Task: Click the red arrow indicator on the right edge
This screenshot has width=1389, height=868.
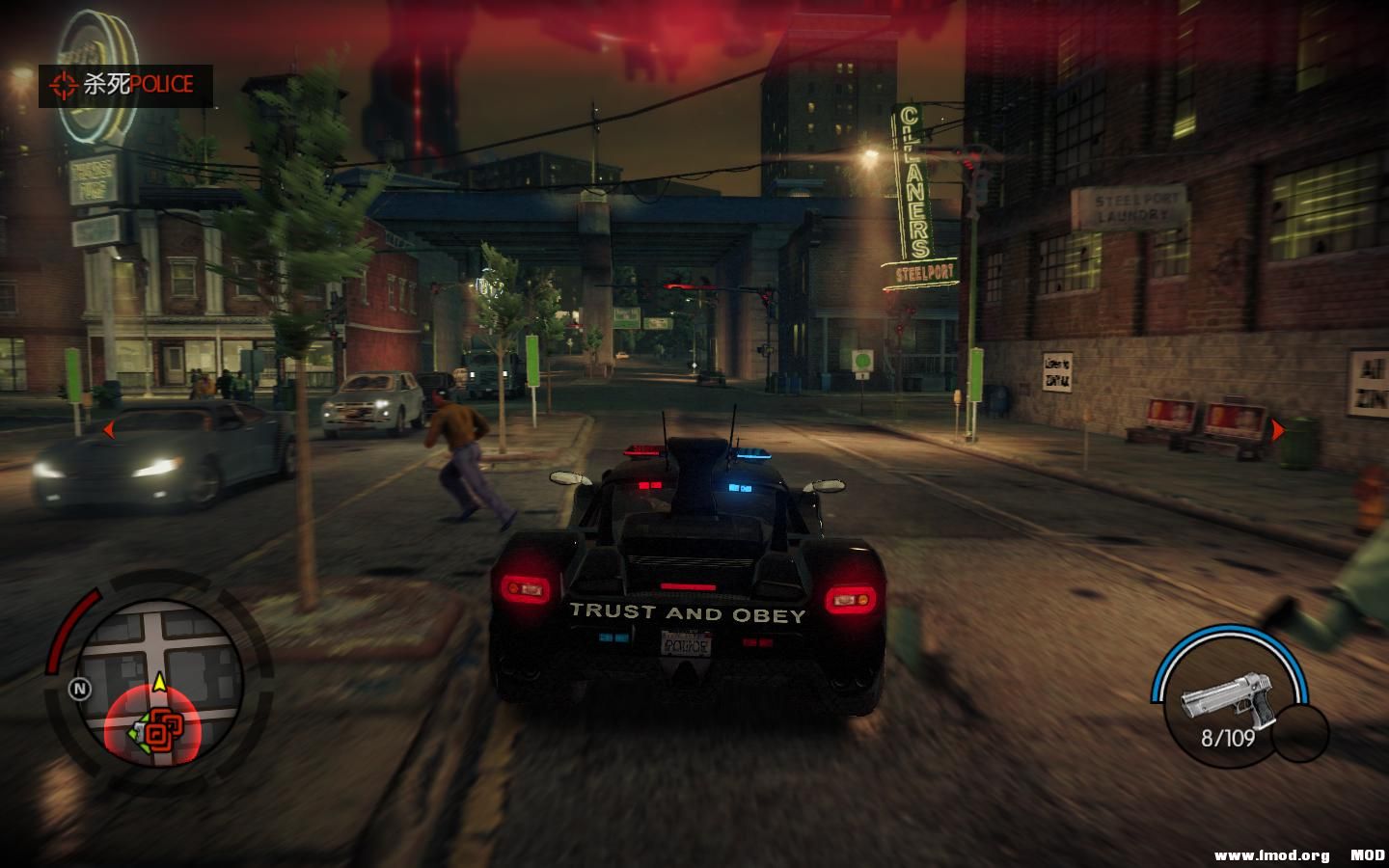Action: pos(1280,430)
